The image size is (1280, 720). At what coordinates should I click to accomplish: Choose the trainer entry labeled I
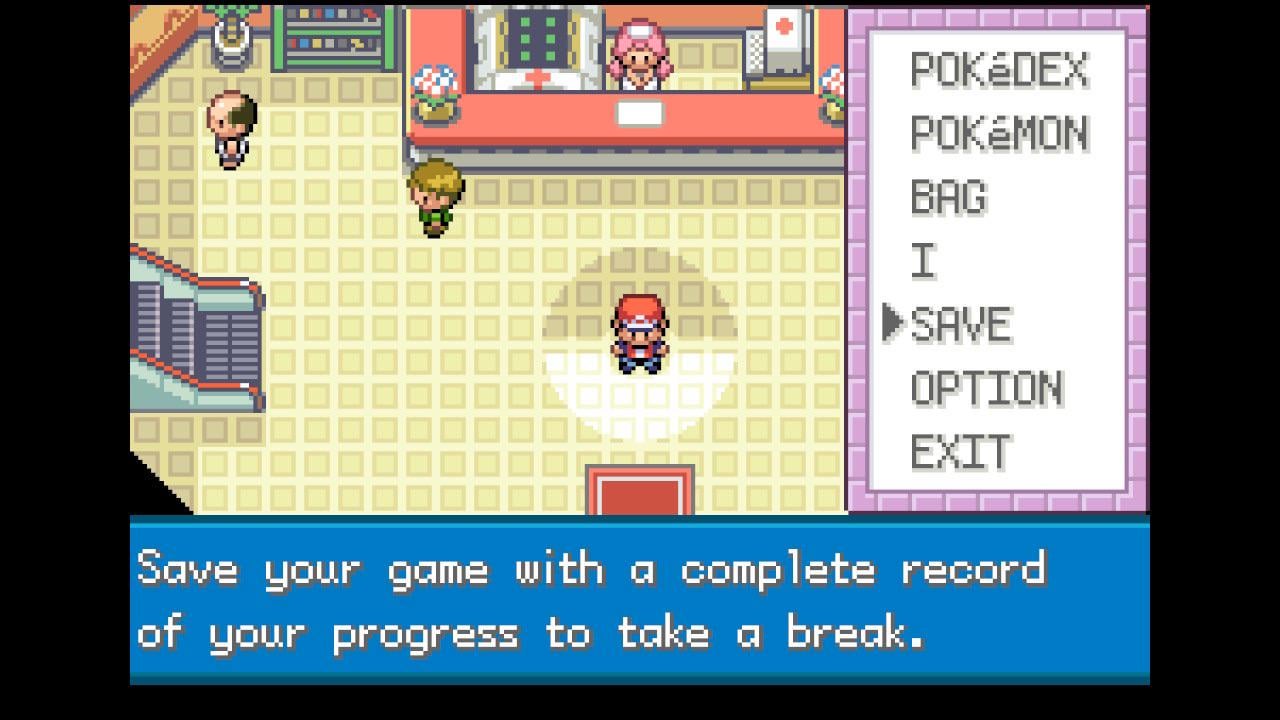click(x=923, y=261)
